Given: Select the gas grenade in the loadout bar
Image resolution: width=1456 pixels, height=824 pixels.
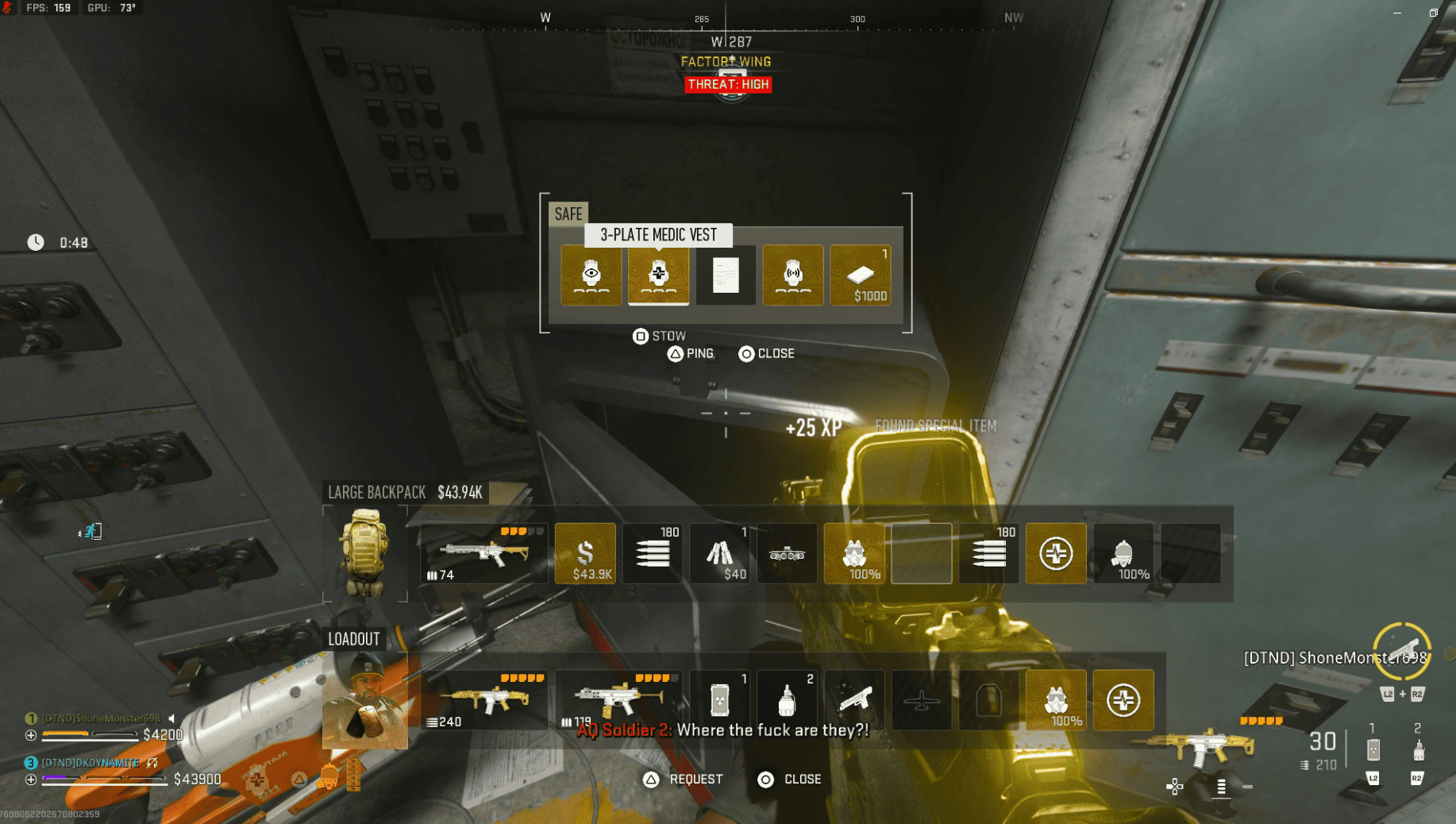Looking at the screenshot, I should click(x=787, y=699).
